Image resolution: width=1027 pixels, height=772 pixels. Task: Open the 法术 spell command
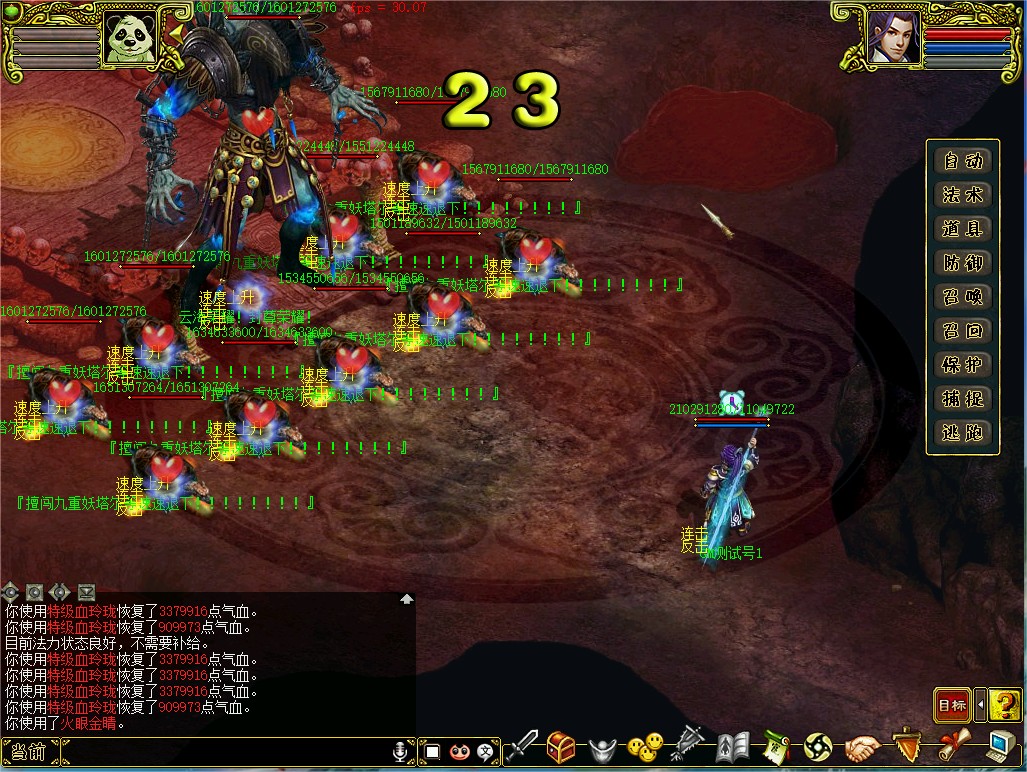pyautogui.click(x=962, y=196)
